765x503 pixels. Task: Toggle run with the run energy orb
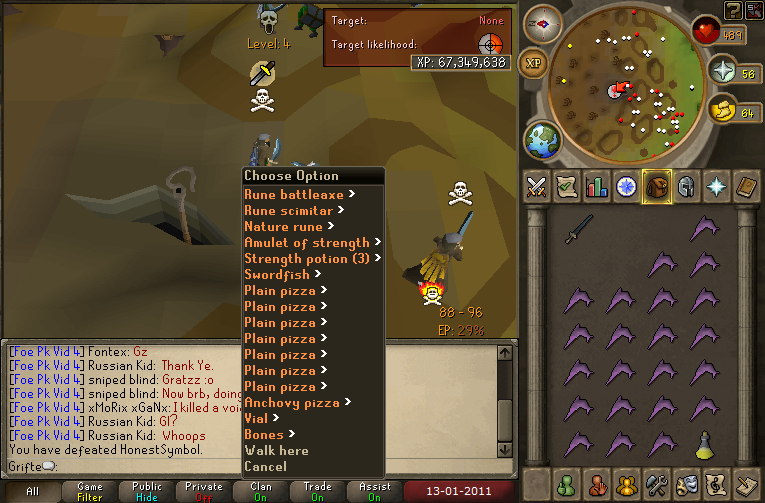tap(720, 110)
